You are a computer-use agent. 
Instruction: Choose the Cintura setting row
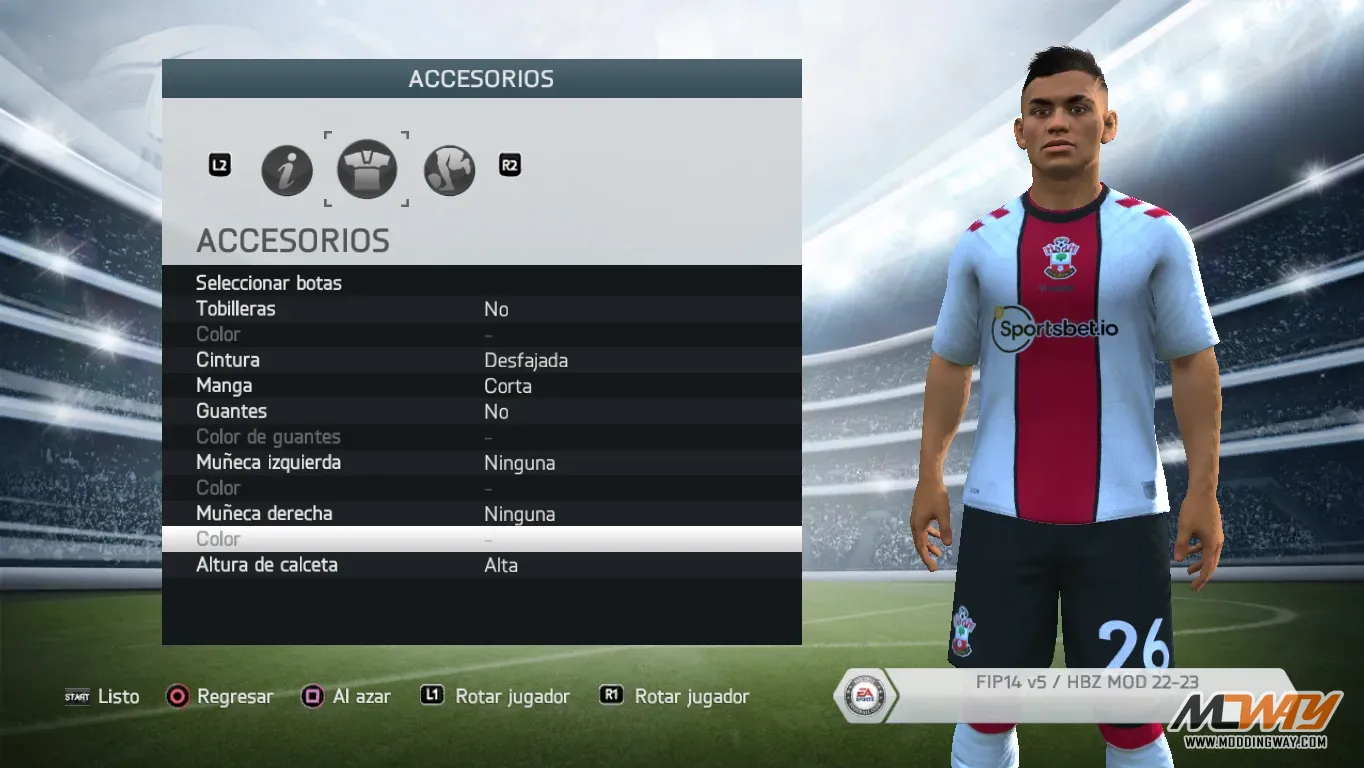pyautogui.click(x=228, y=360)
